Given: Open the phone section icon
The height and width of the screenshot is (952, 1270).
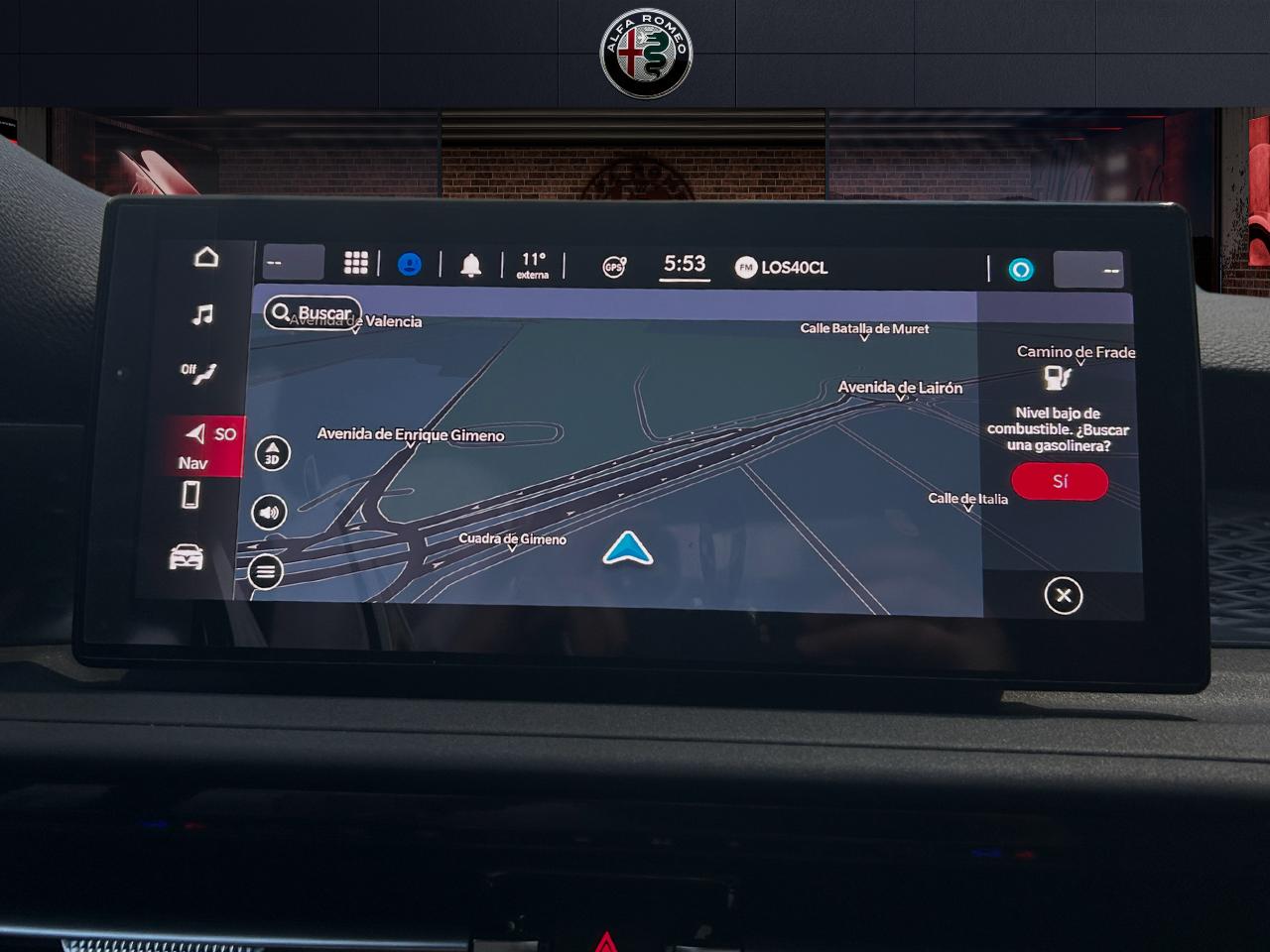Looking at the screenshot, I should point(191,495).
